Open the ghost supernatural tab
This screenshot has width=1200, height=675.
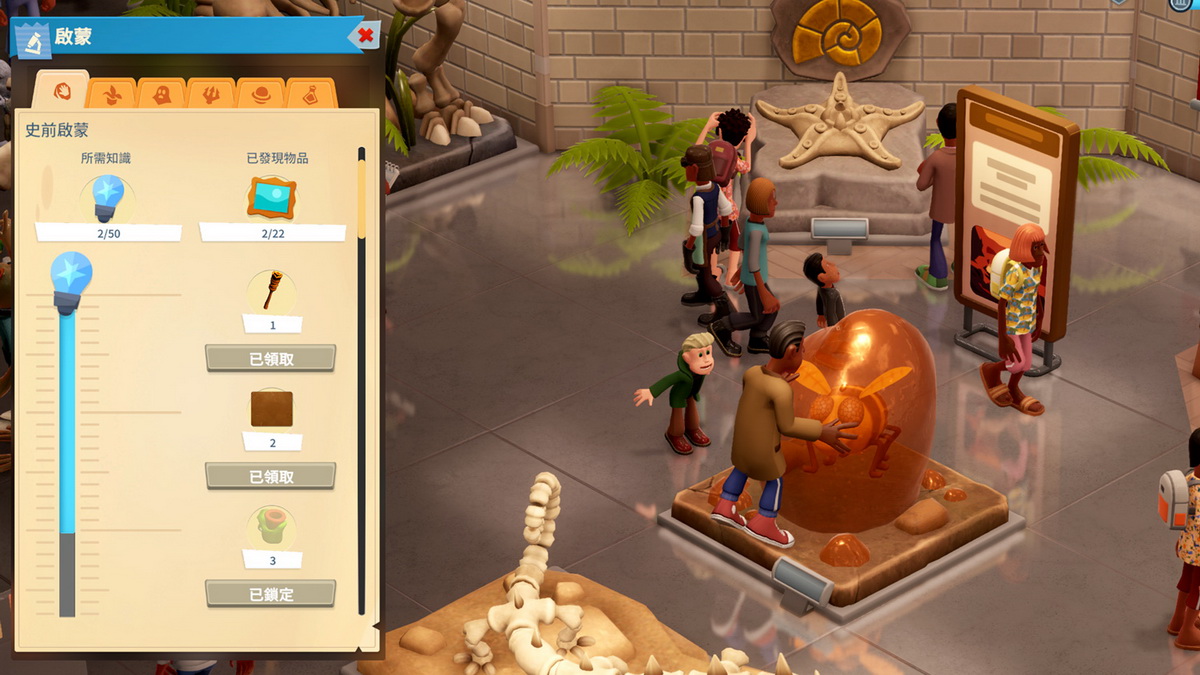161,95
